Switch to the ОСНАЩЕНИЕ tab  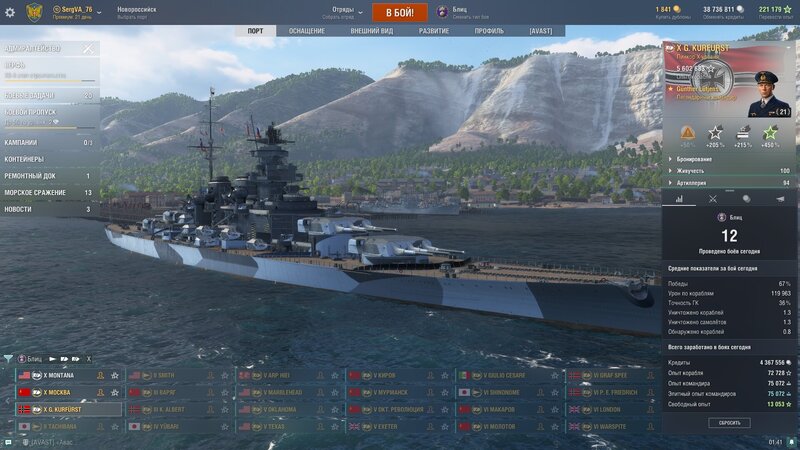[307, 31]
